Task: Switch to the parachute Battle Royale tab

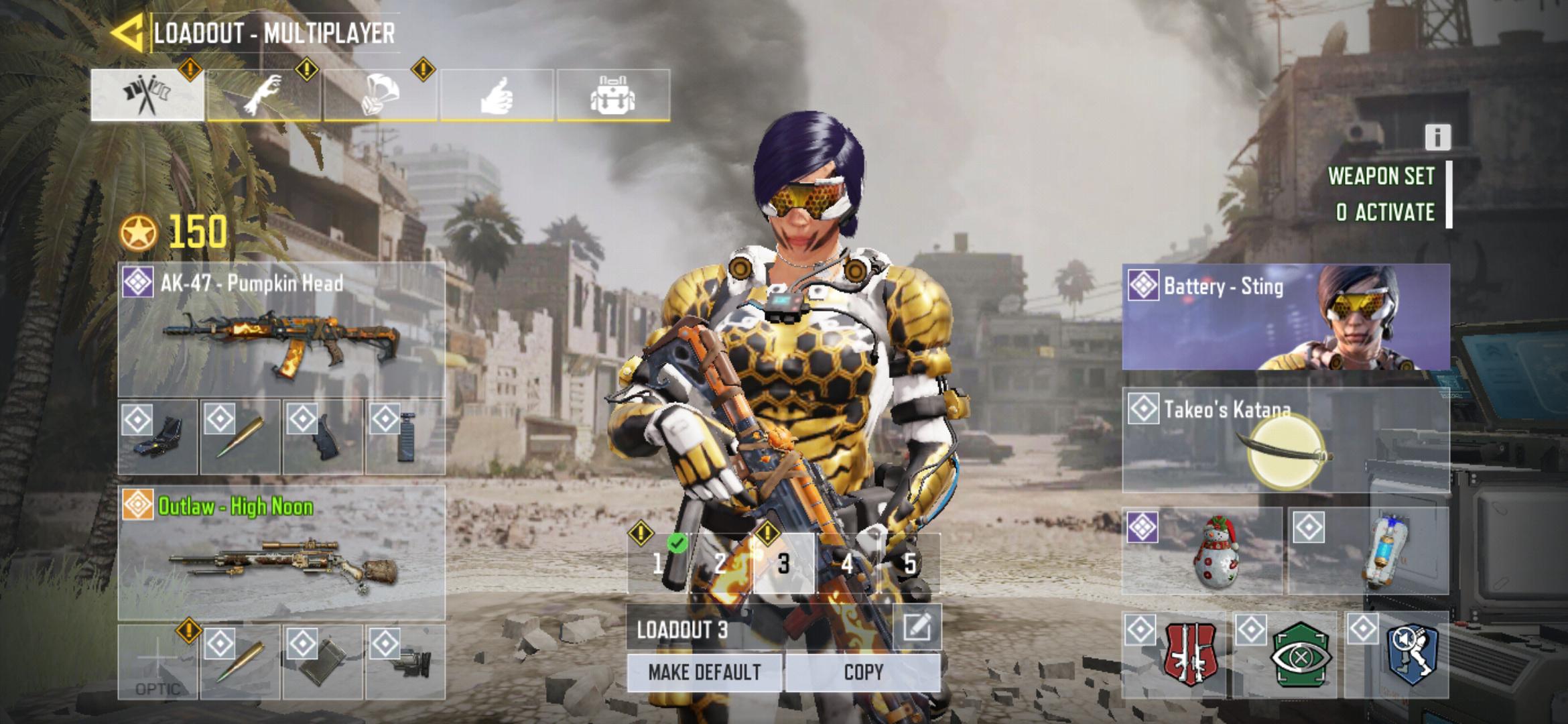Action: pos(380,95)
